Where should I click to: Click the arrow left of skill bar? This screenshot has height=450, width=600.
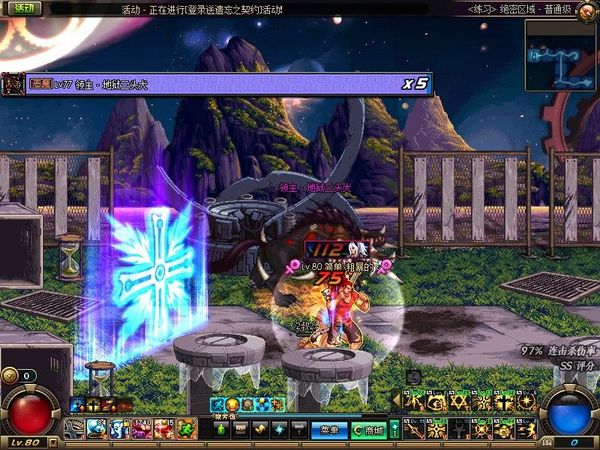click(x=395, y=400)
